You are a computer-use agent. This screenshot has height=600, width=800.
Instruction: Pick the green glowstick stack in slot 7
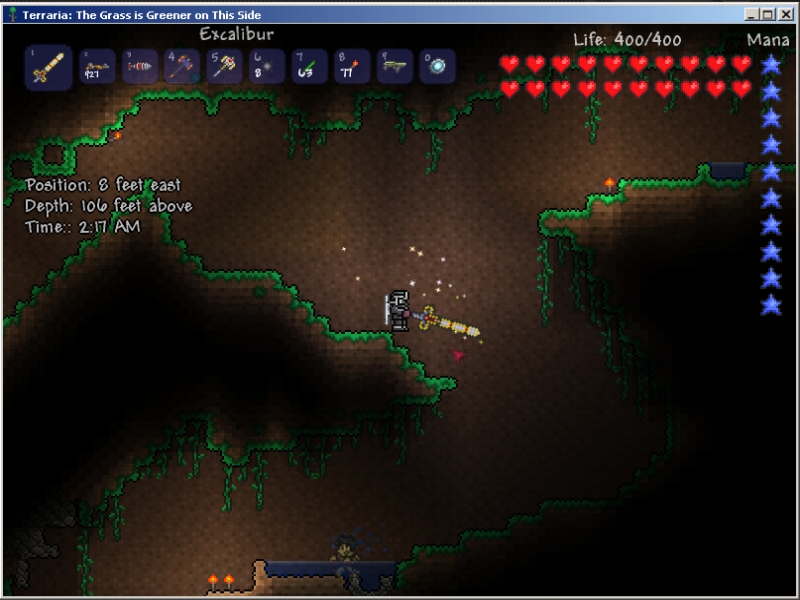[x=309, y=67]
